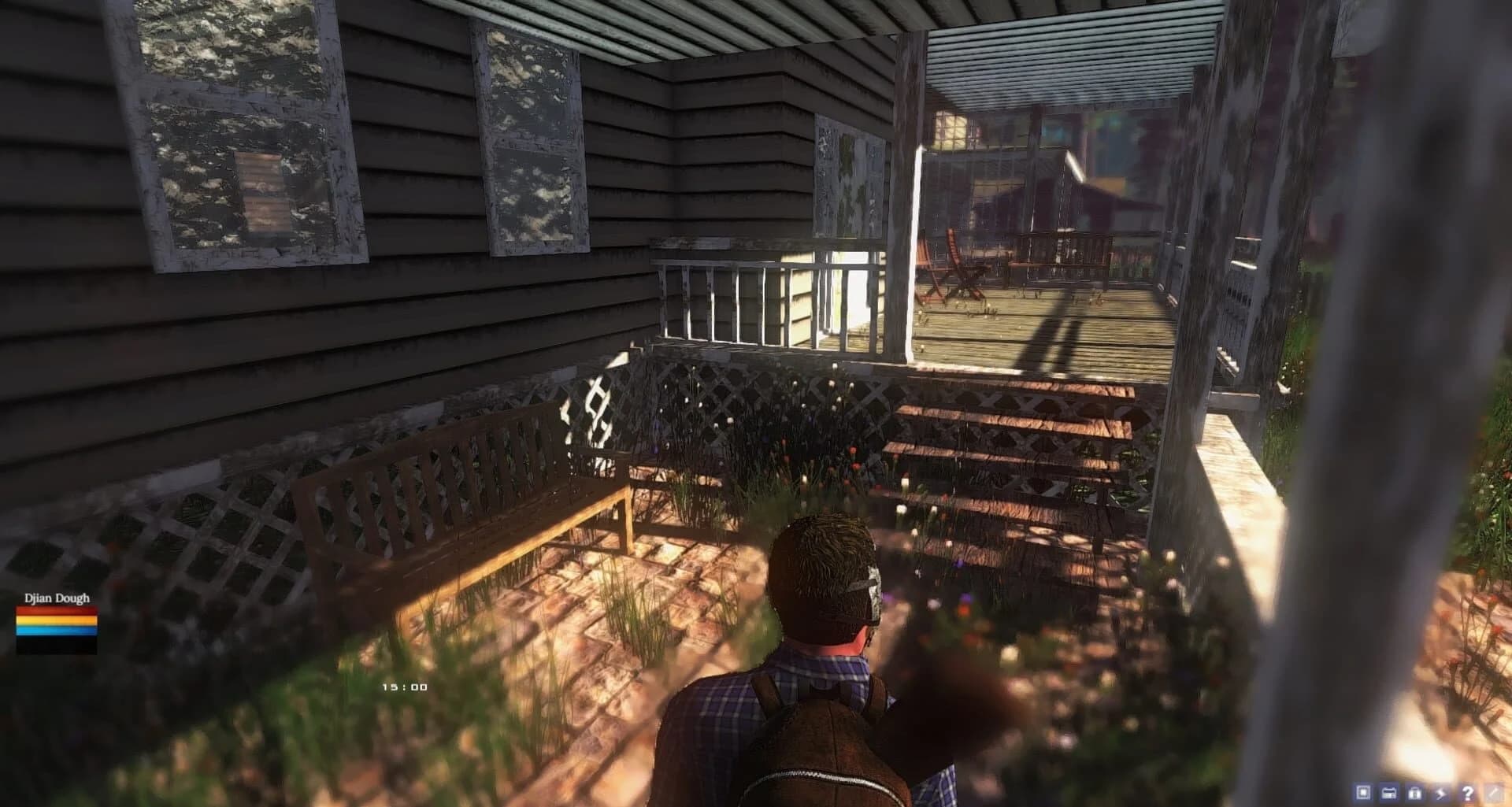Click the icon between the padlock and question mark
This screenshot has height=807, width=1512.
click(x=1441, y=793)
